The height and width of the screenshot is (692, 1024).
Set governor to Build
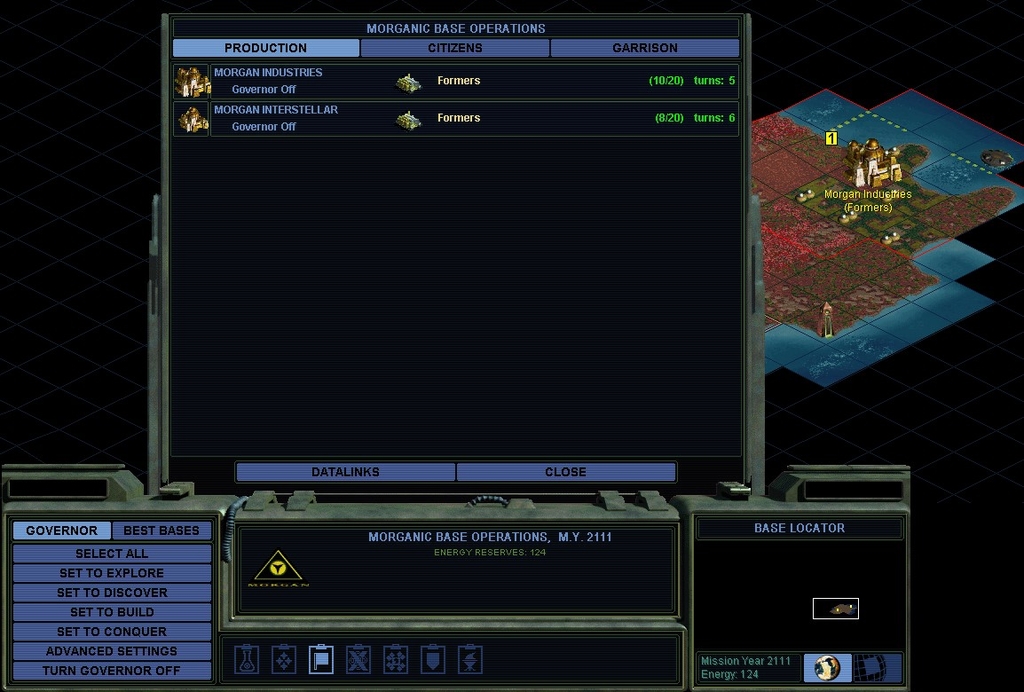112,612
